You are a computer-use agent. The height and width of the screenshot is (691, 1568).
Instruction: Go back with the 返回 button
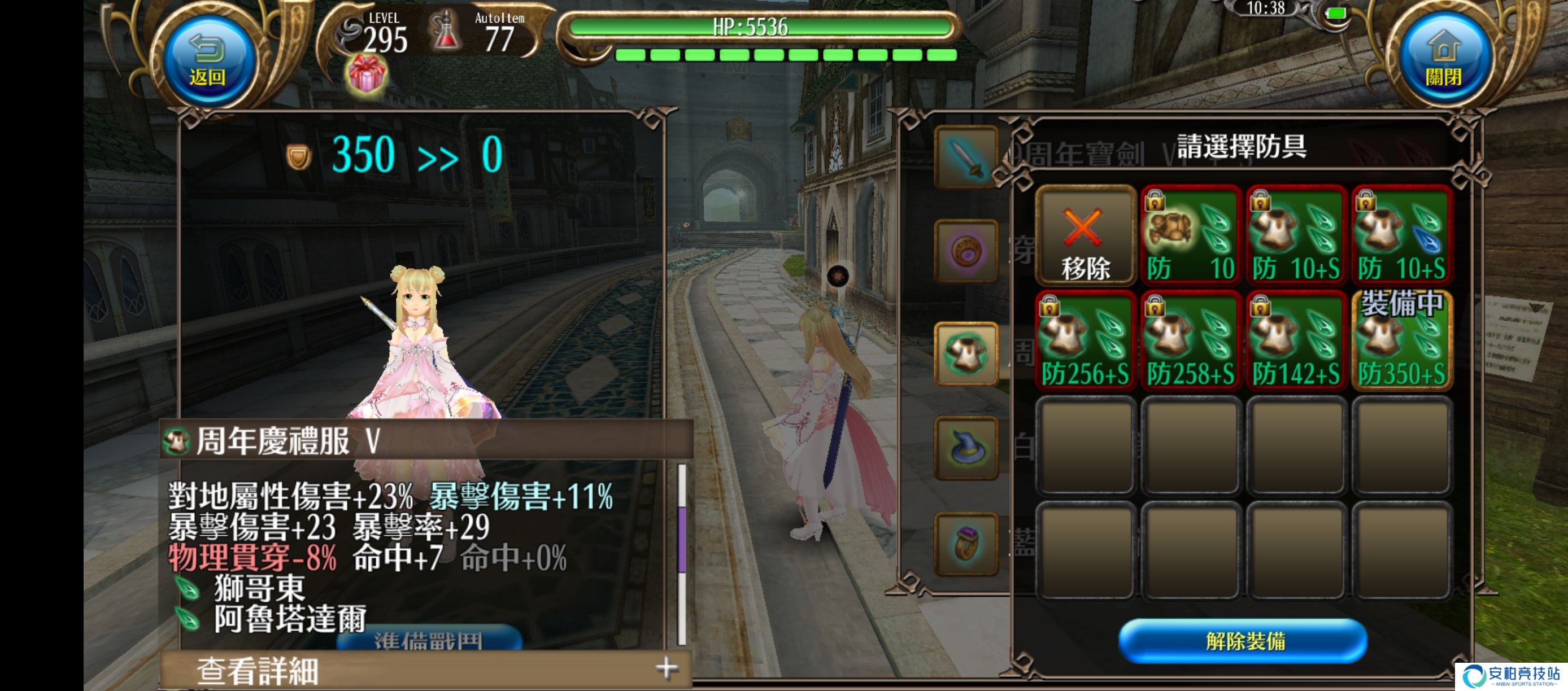(x=207, y=60)
